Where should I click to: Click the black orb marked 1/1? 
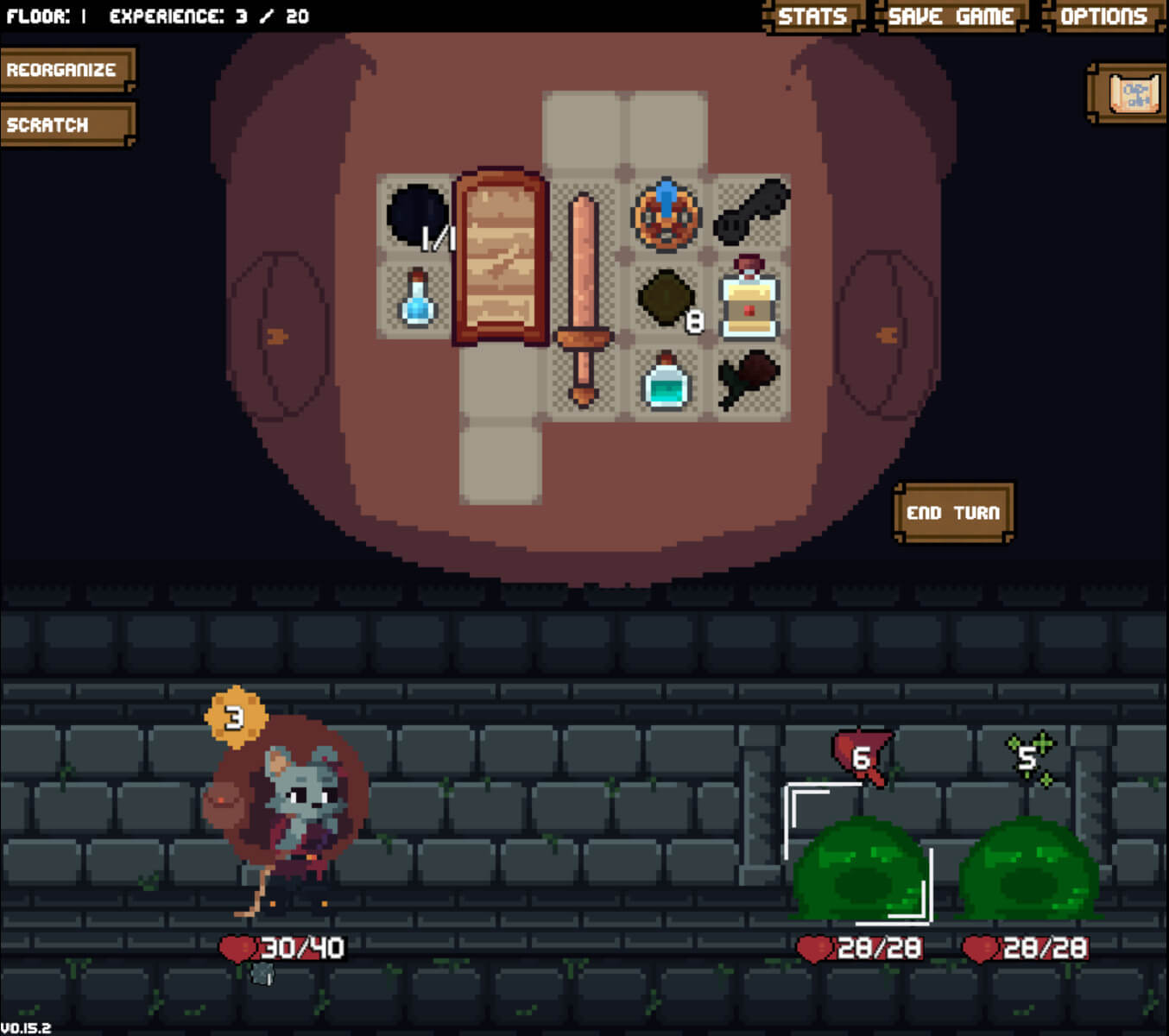[x=417, y=214]
